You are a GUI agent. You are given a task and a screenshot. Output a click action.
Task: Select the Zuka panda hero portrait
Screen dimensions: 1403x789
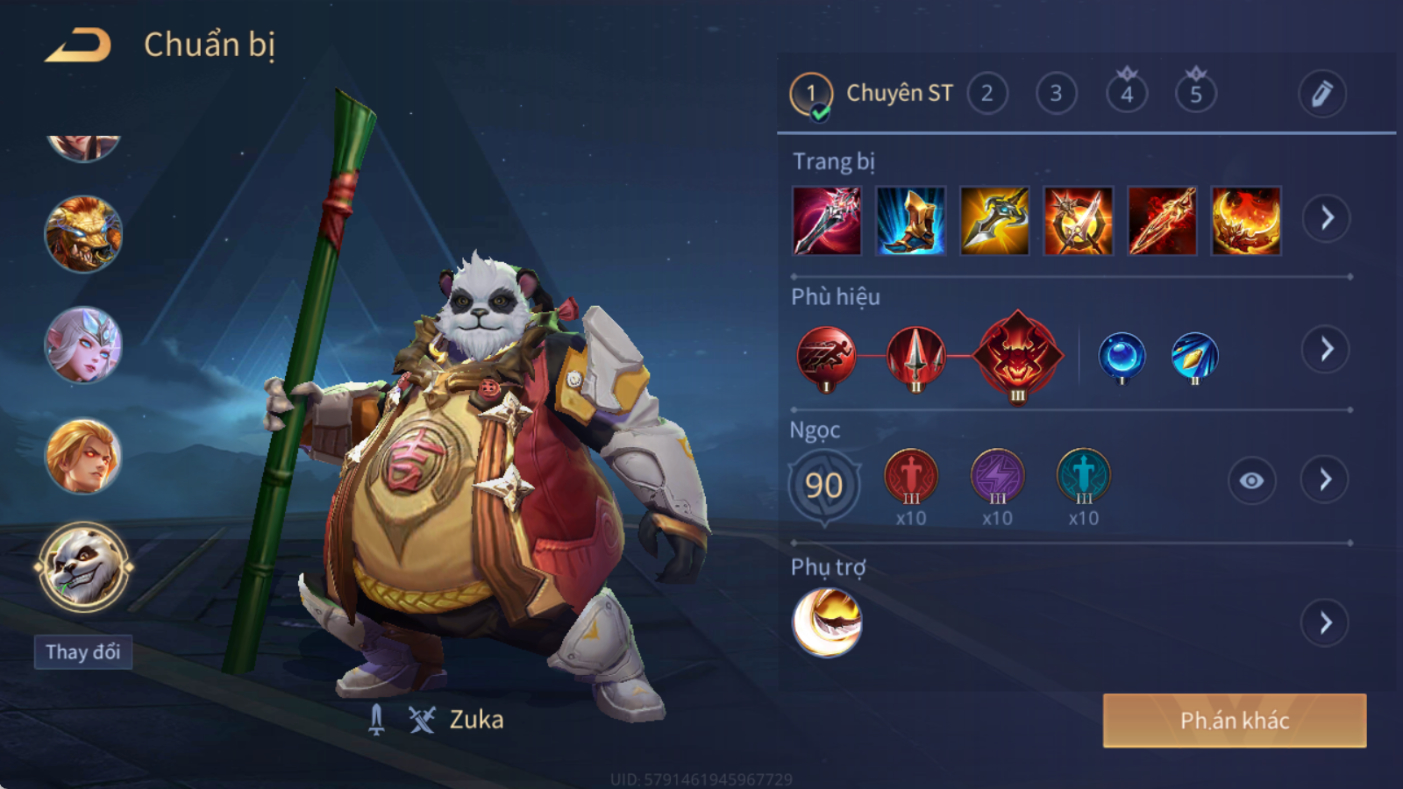click(x=84, y=567)
